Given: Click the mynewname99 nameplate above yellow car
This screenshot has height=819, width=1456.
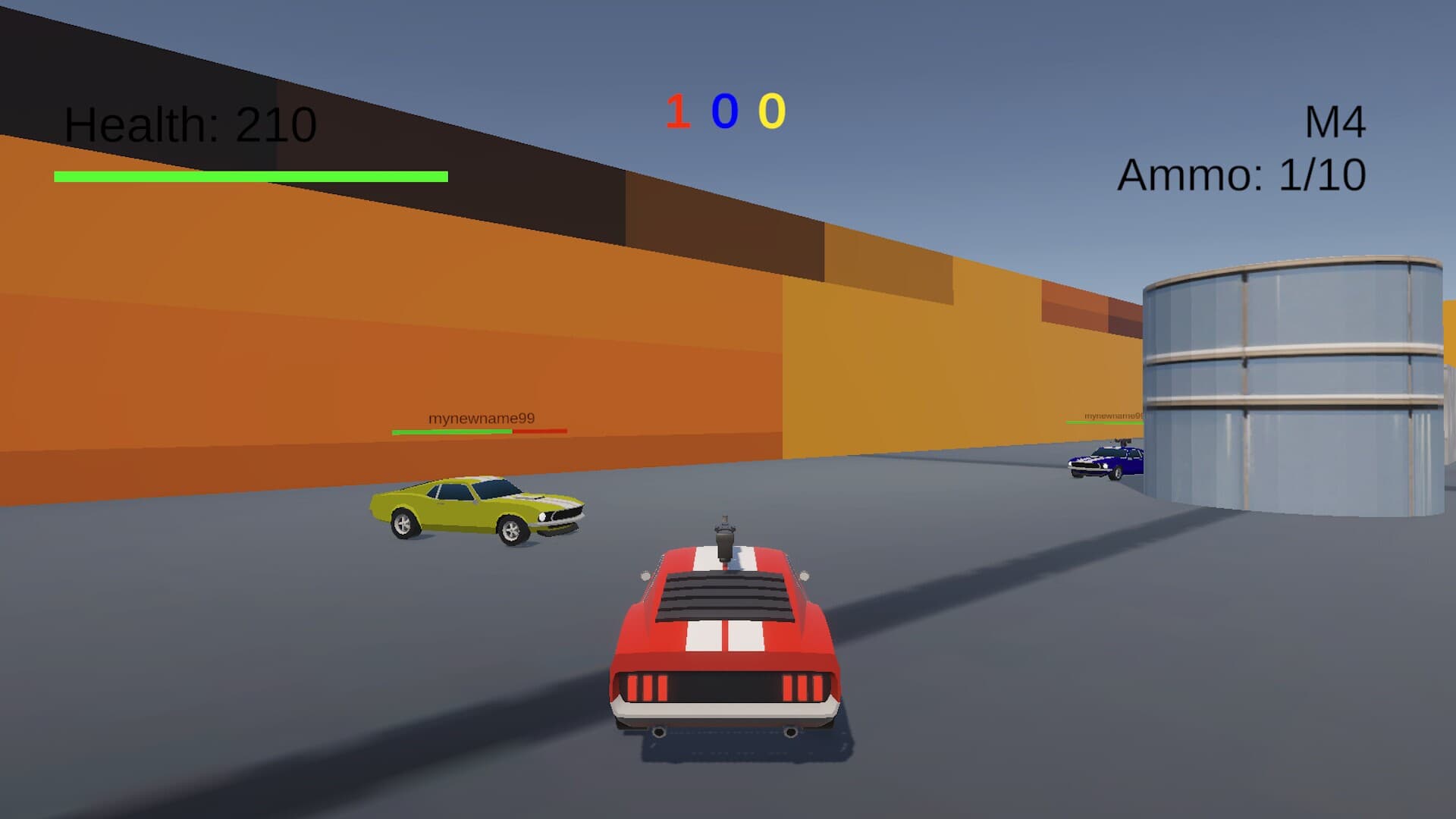Looking at the screenshot, I should pos(481,417).
